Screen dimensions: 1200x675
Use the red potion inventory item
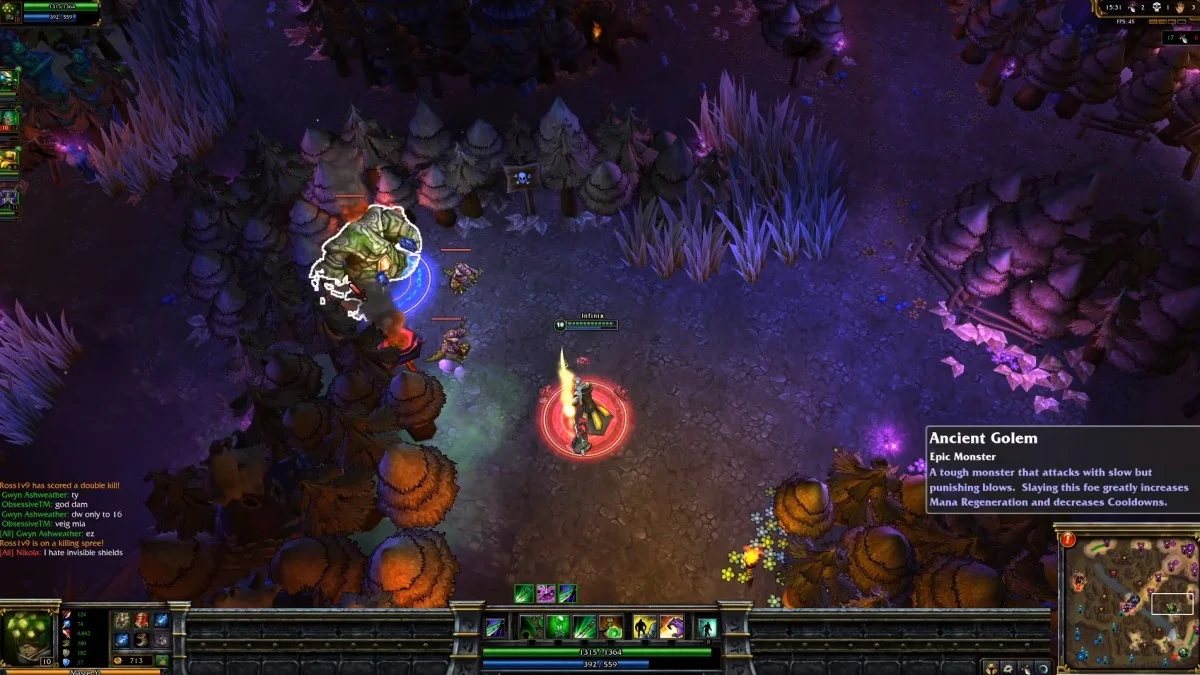pyautogui.click(x=141, y=620)
